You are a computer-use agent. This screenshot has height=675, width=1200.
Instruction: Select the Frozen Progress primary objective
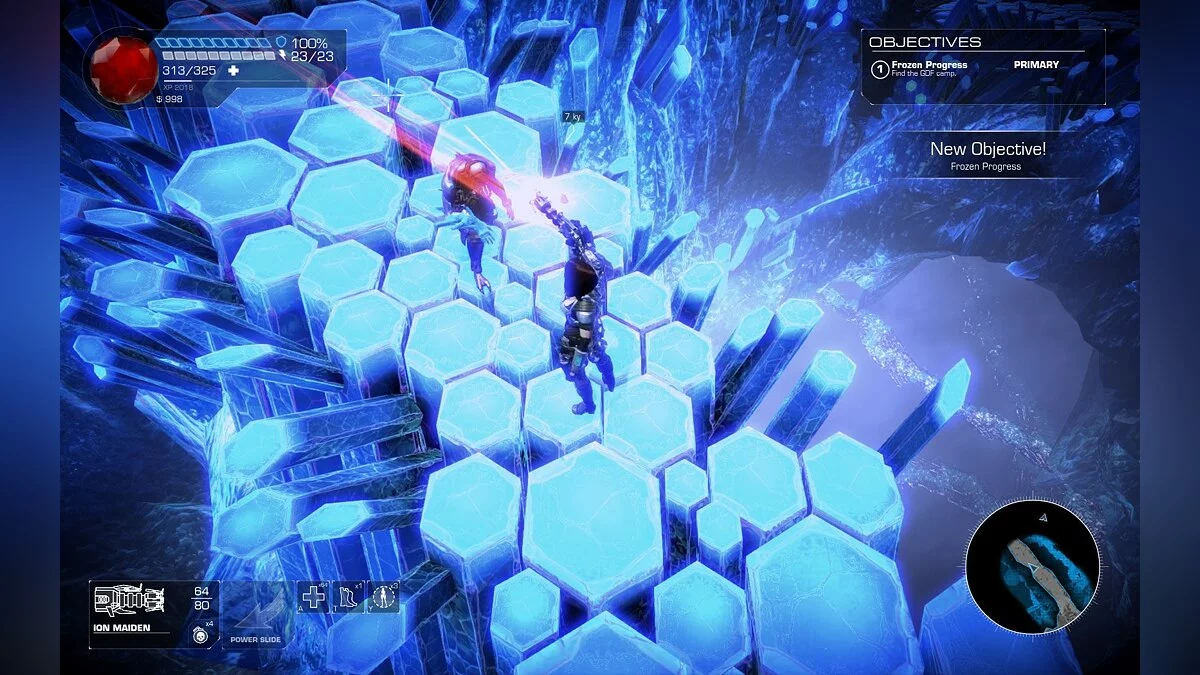point(929,69)
